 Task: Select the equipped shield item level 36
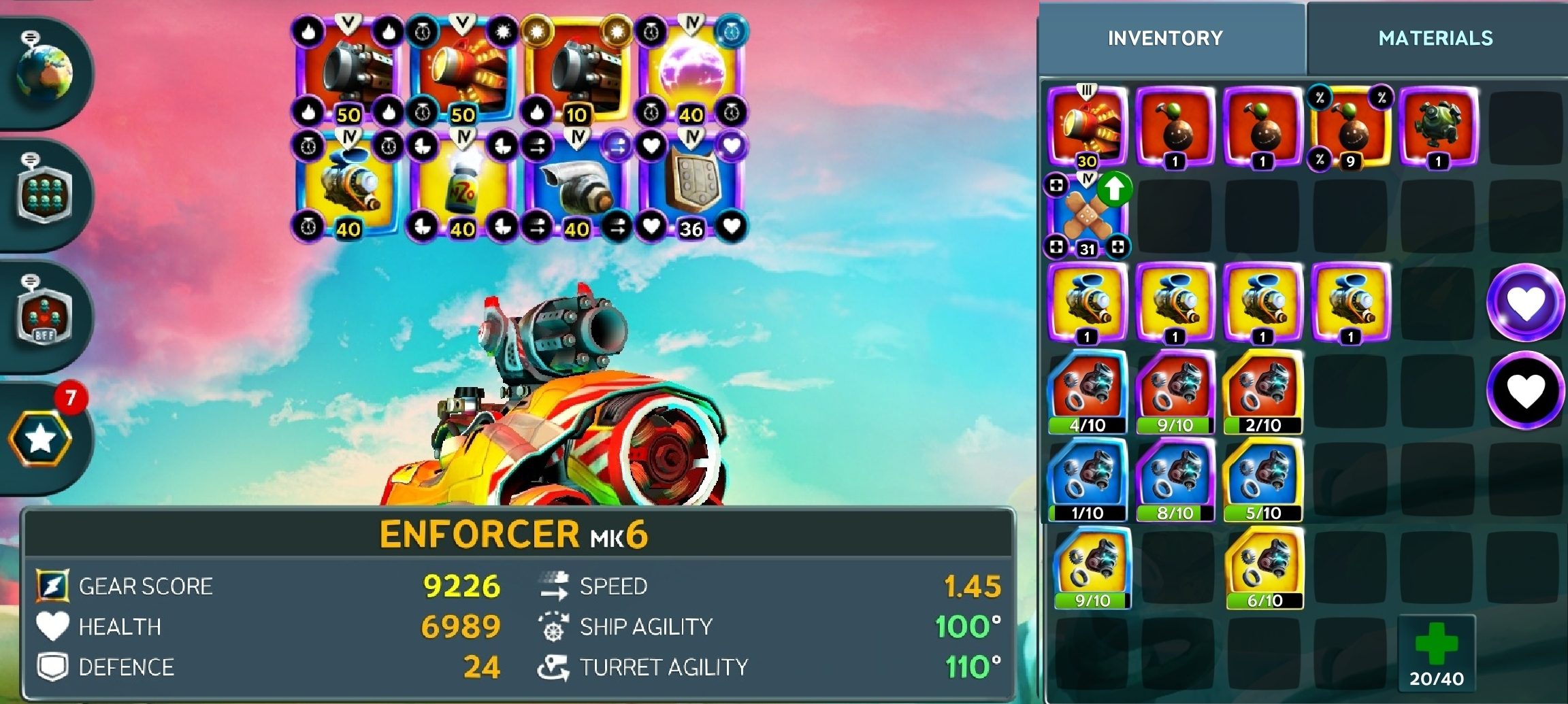[691, 184]
